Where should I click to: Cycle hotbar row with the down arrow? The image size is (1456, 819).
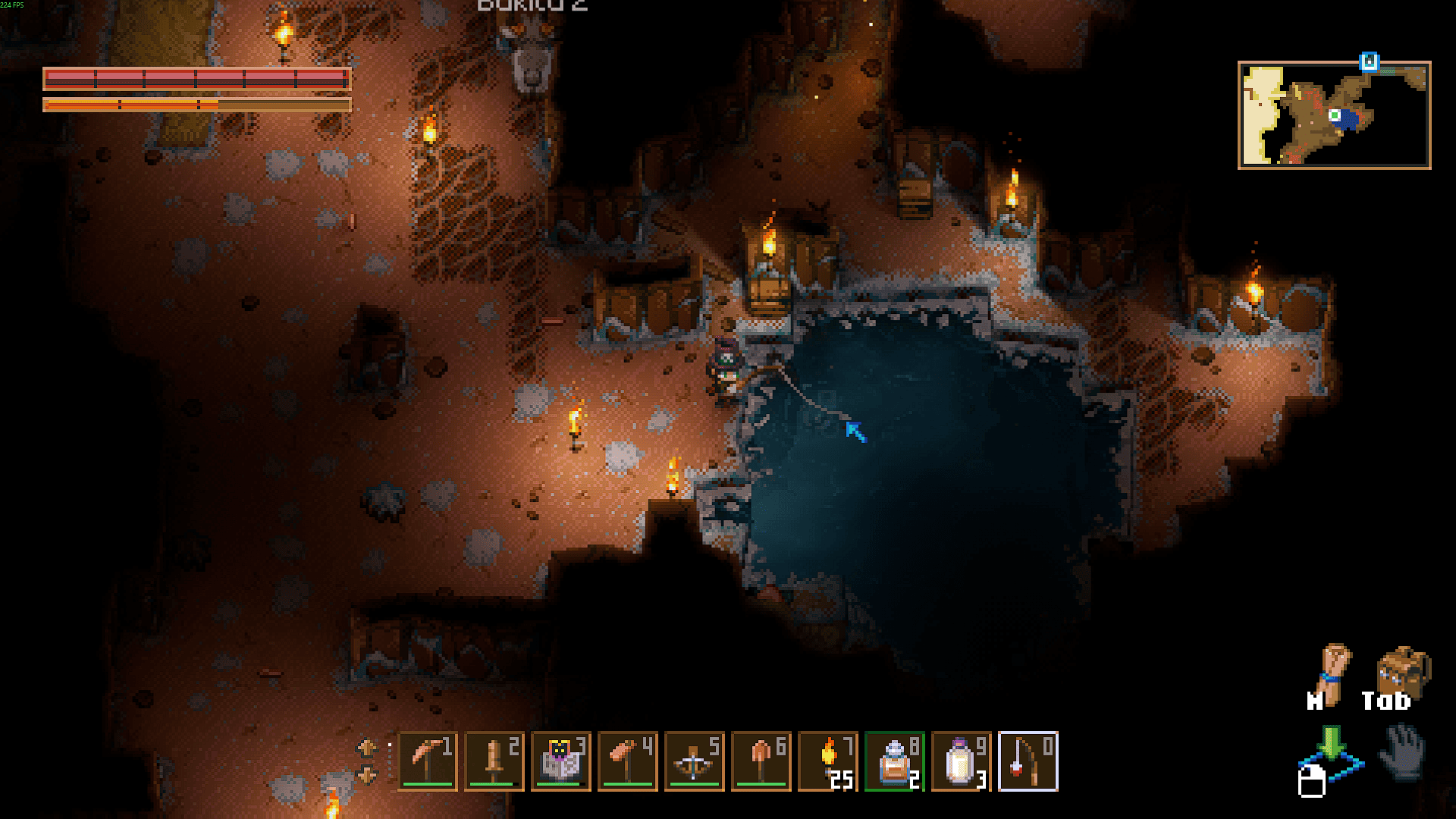[366, 775]
